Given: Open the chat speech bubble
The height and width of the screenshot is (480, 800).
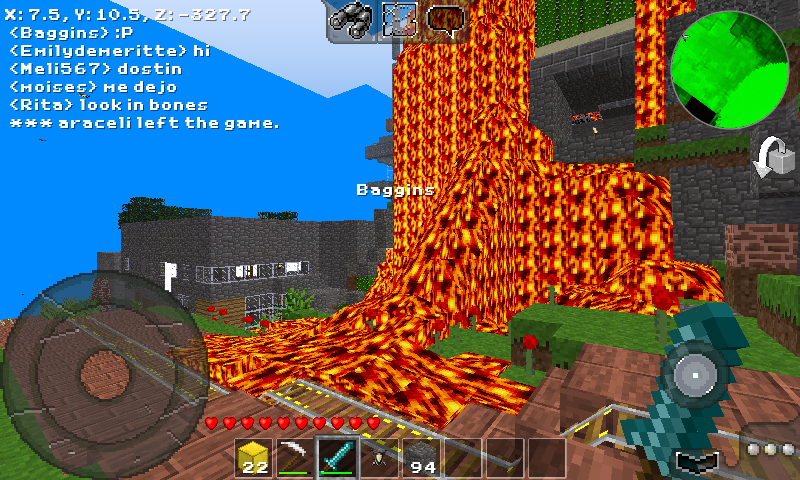Looking at the screenshot, I should [445, 18].
